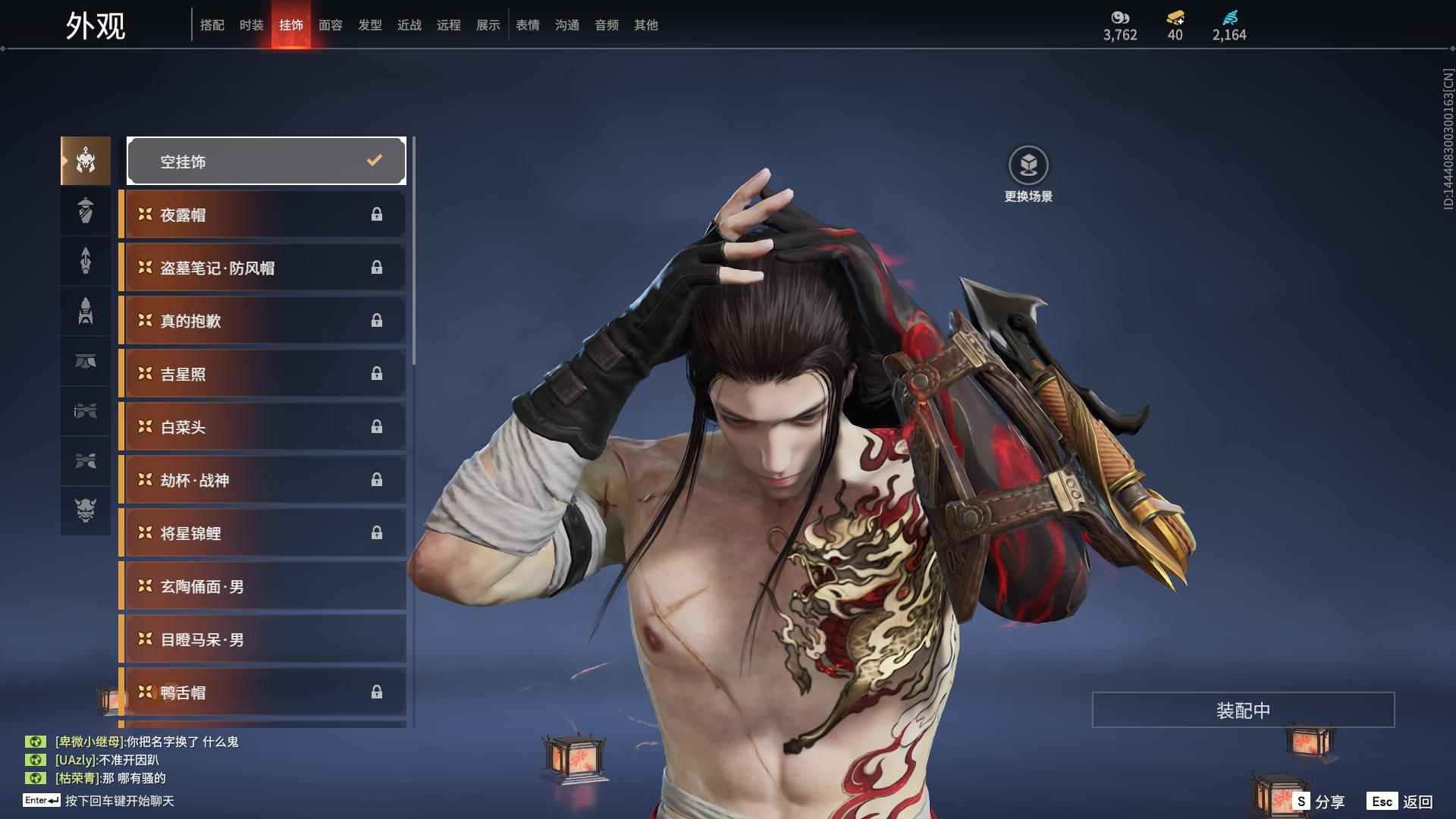The width and height of the screenshot is (1456, 819).
Task: Open the crossed-weapons pendant category icon
Action: pyautogui.click(x=85, y=462)
